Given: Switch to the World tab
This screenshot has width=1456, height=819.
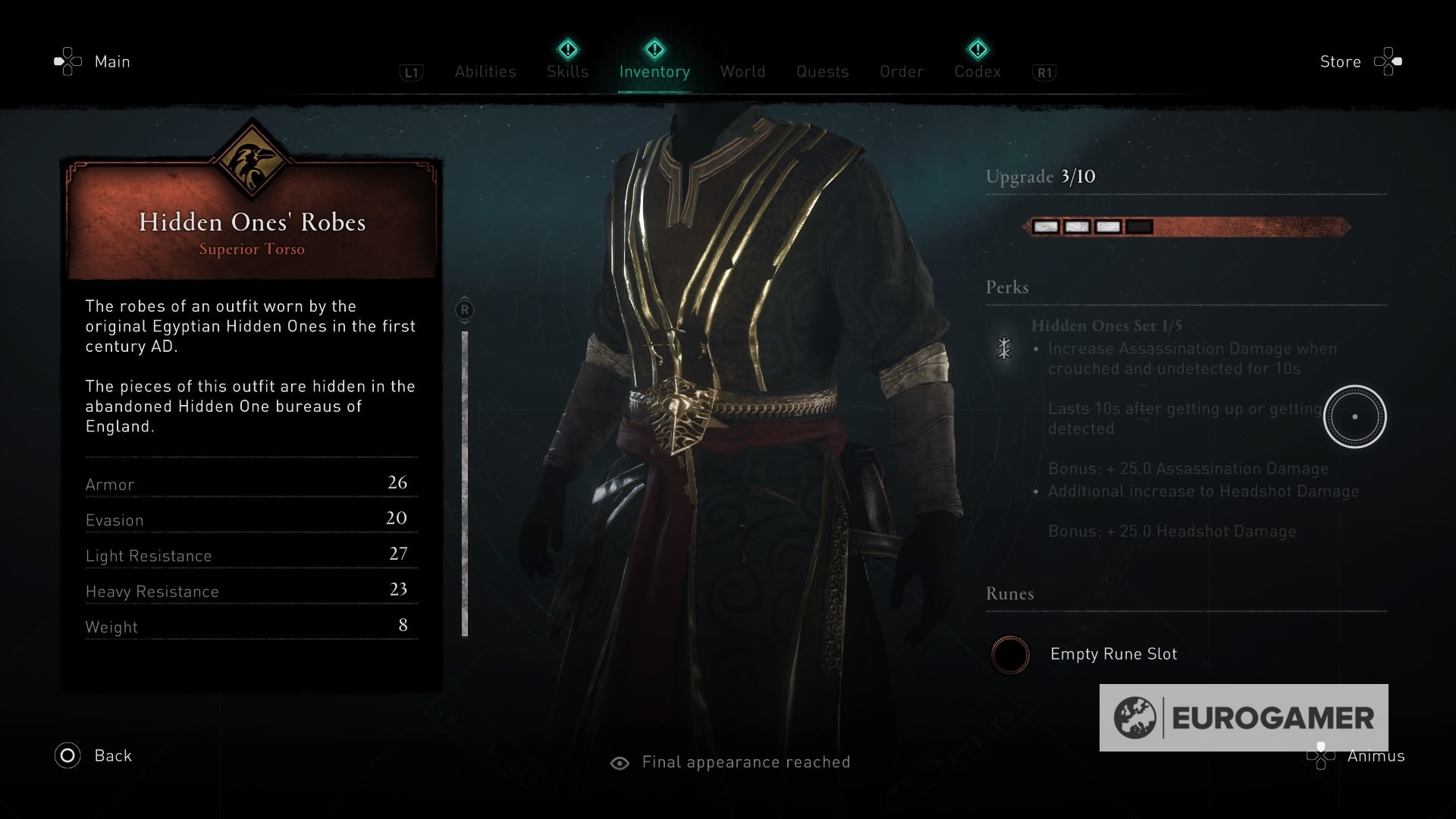Looking at the screenshot, I should coord(742,71).
